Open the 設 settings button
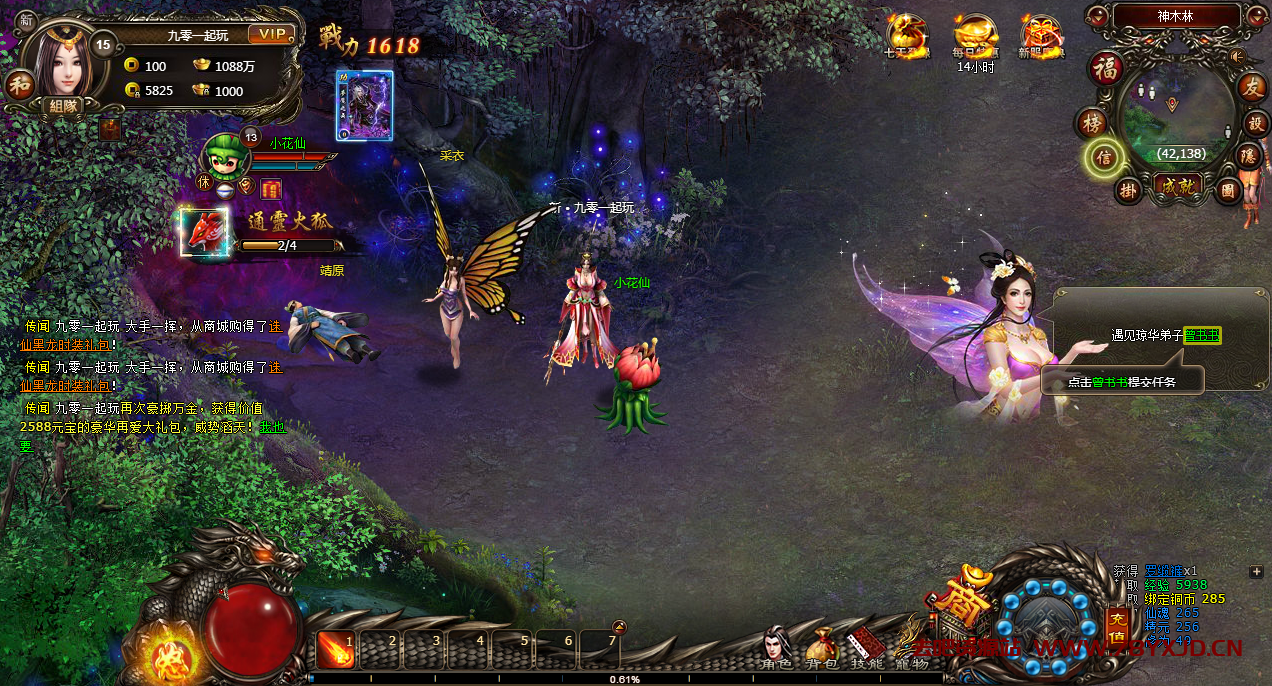The width and height of the screenshot is (1272, 686). [1256, 122]
